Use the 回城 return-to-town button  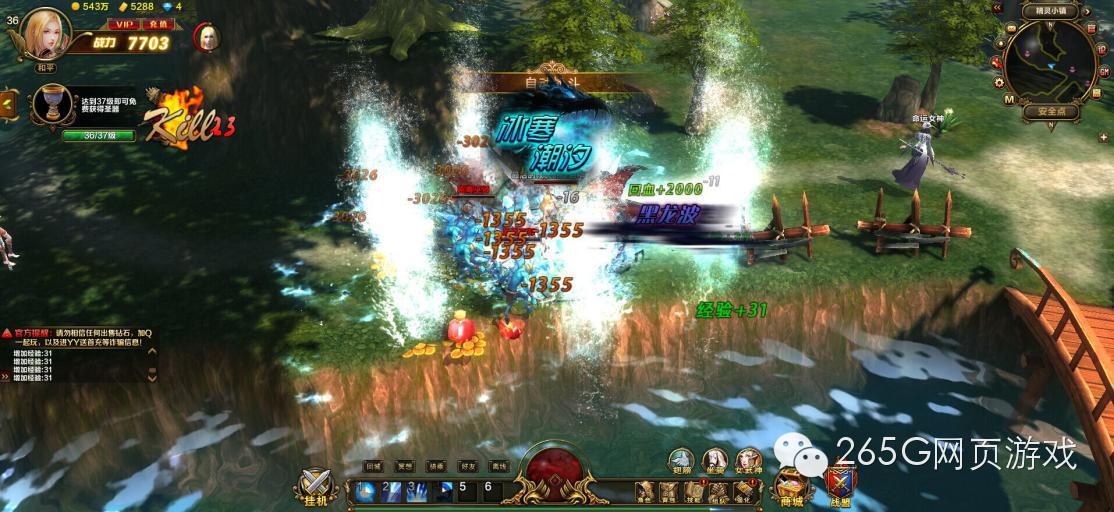tap(373, 466)
